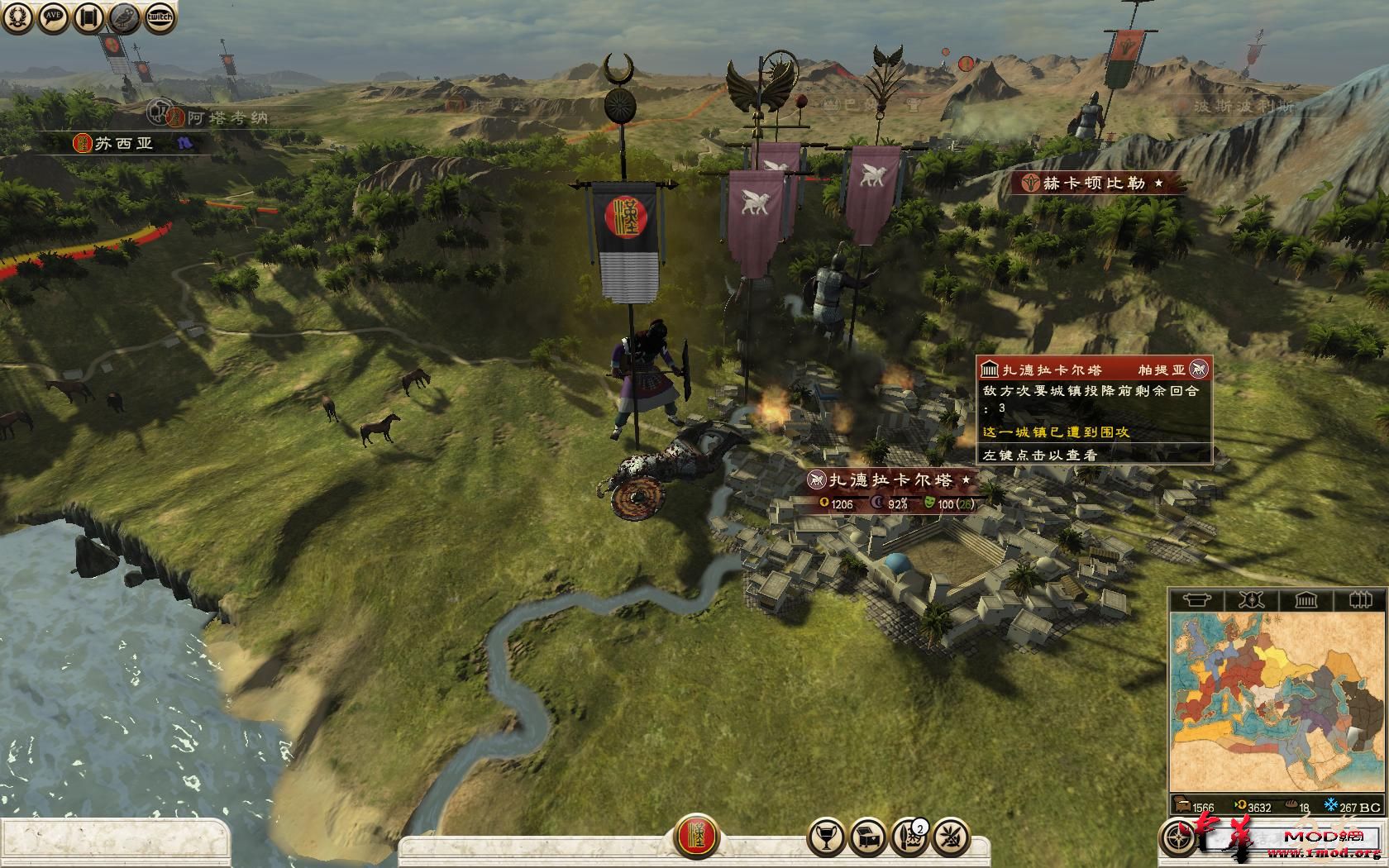Click the compass button beside the minimap
Screen dimensions: 1389x868
(x=1178, y=837)
